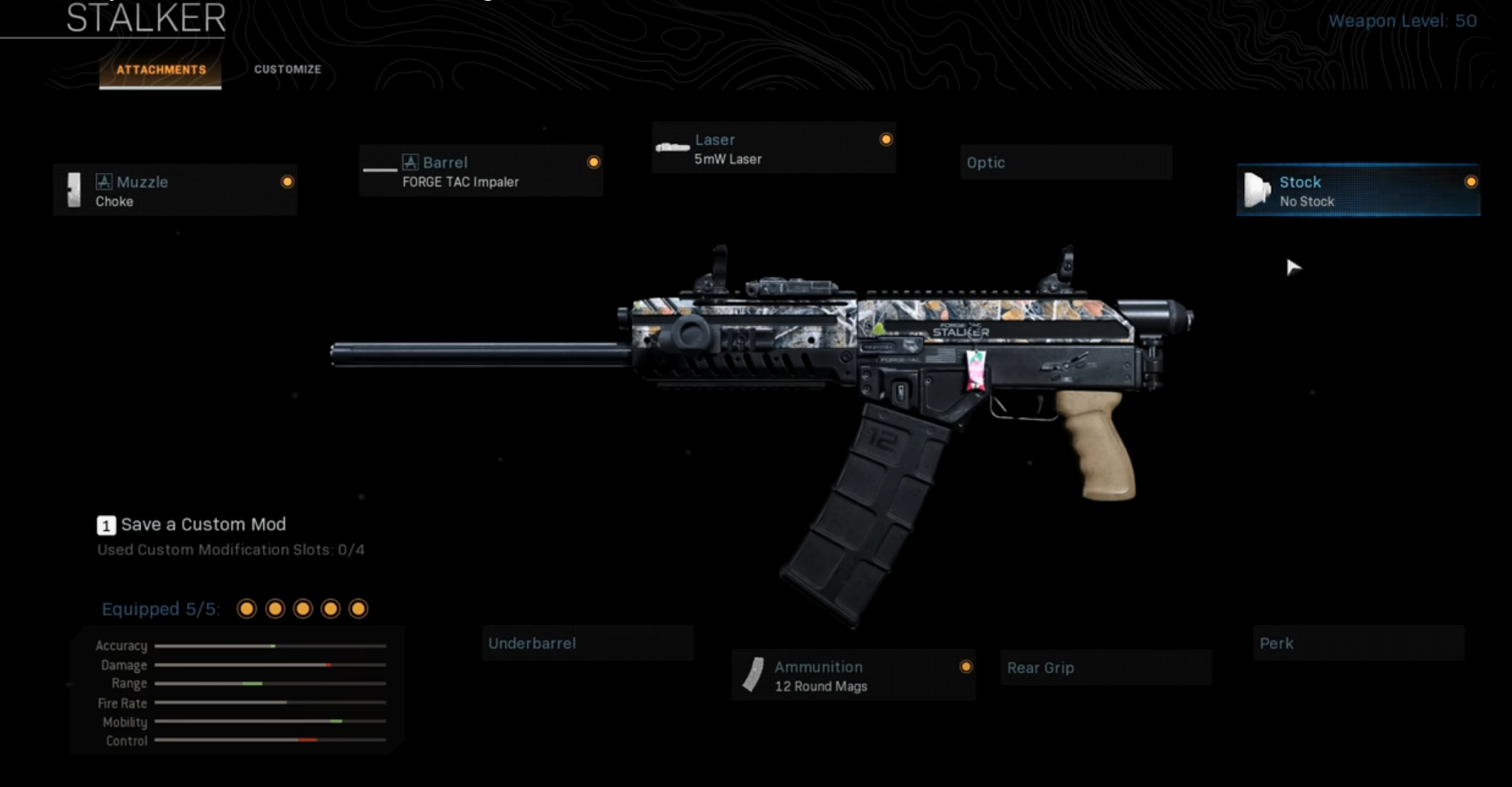Viewport: 1512px width, 787px height.
Task: Click the orange indicator on the Laser slot
Action: pyautogui.click(x=886, y=139)
